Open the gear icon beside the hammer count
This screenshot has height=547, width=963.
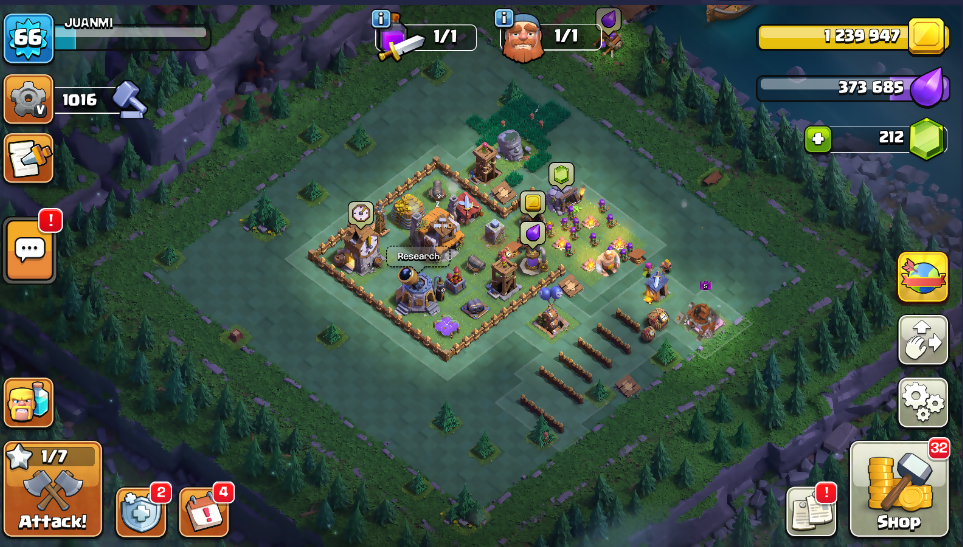pos(28,98)
